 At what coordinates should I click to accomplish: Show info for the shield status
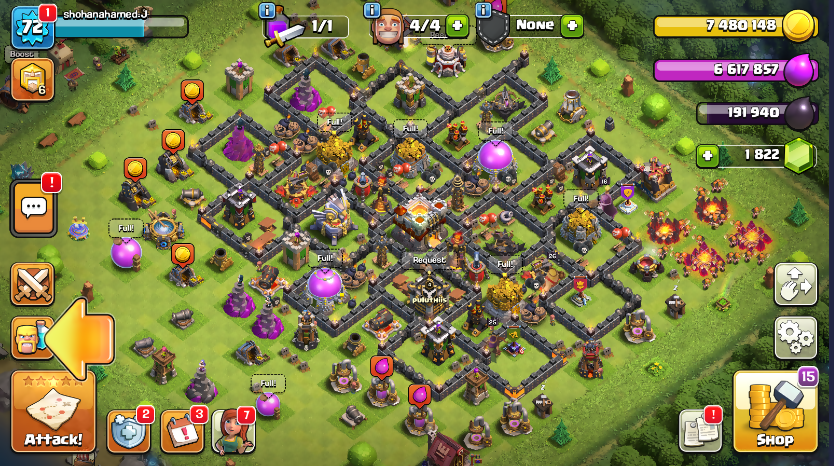[x=484, y=11]
